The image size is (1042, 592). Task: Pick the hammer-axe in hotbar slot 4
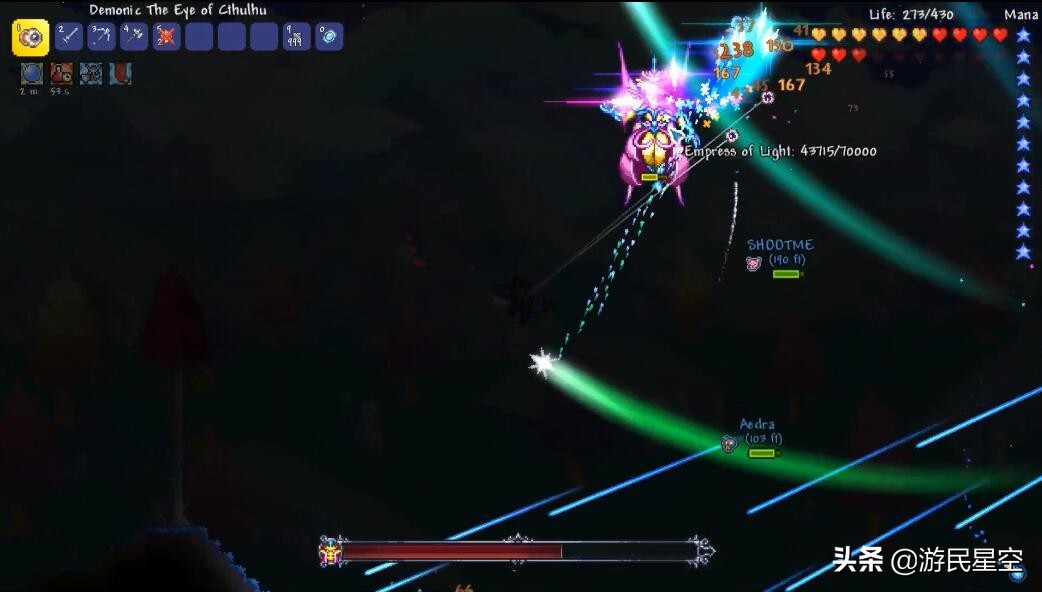134,37
